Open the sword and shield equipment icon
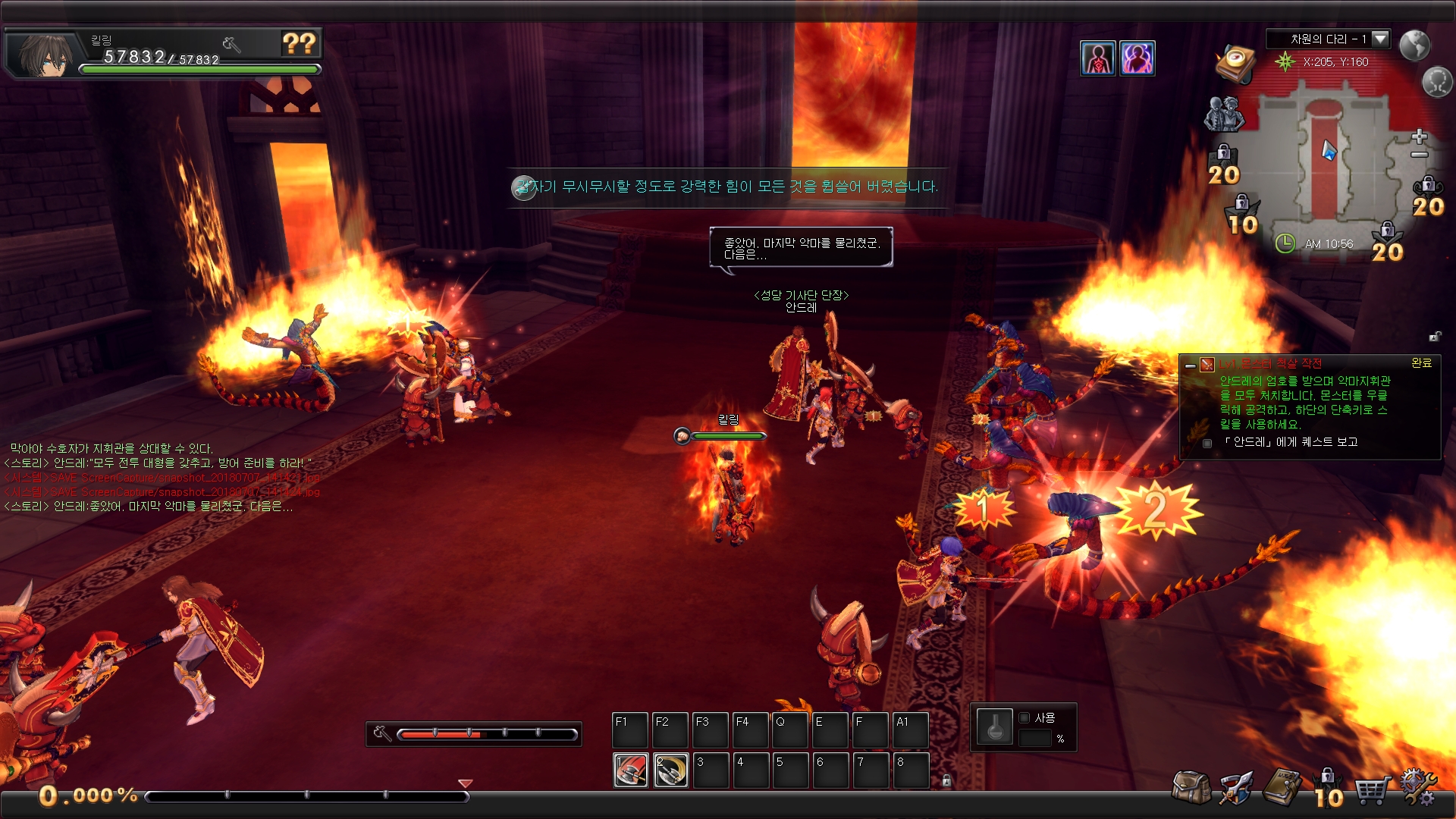This screenshot has width=1456, height=819. pos(1236,789)
